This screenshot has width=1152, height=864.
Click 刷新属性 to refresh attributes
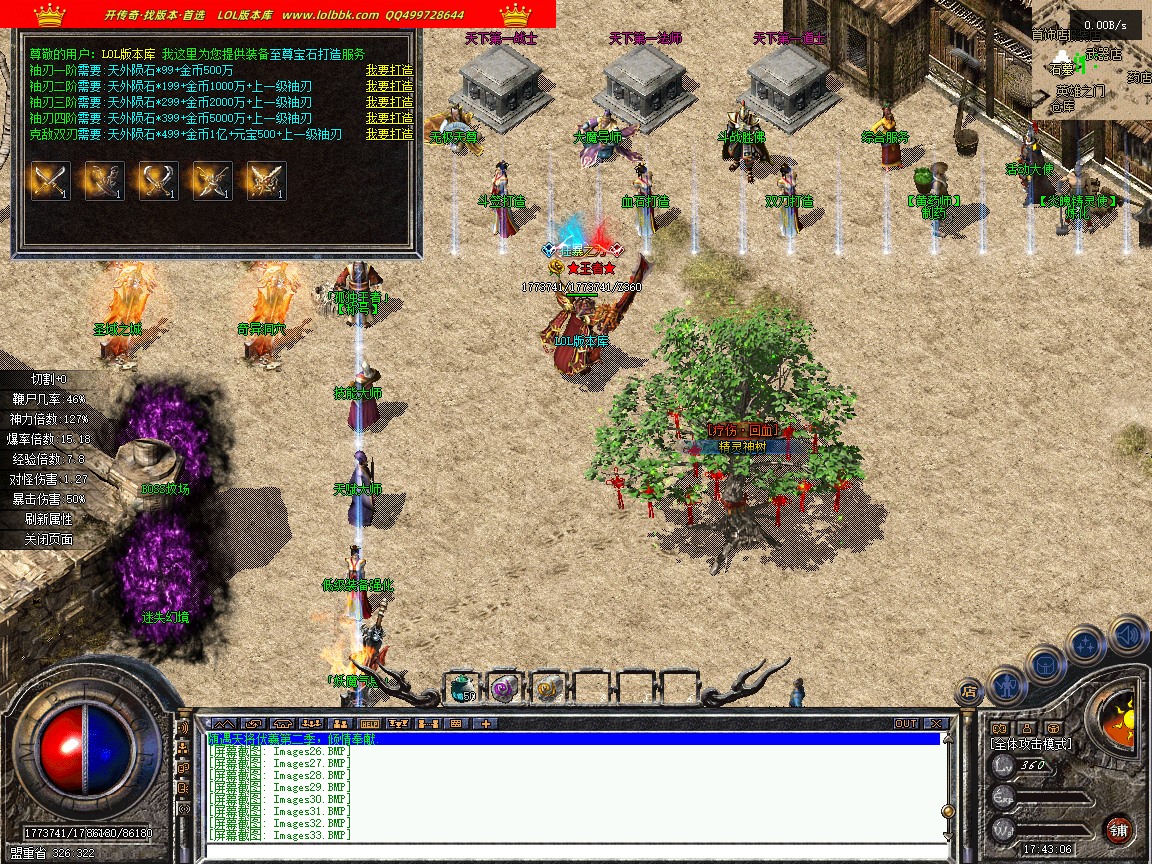(49, 519)
